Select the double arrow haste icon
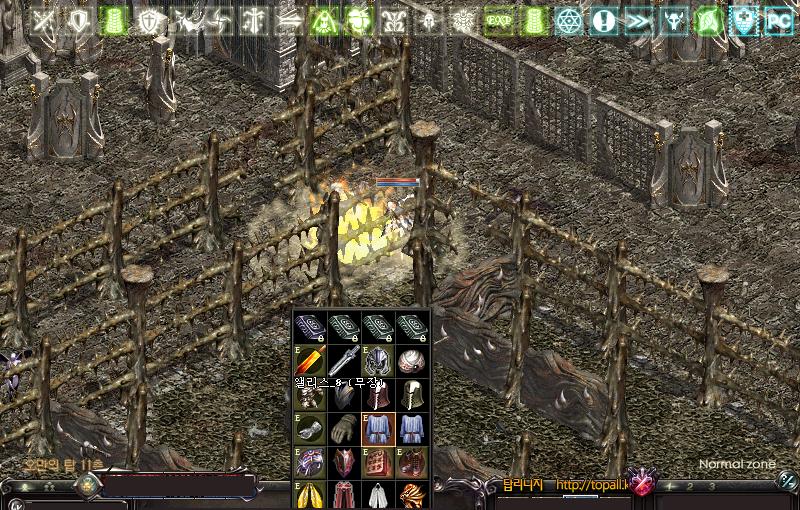 pyautogui.click(x=638, y=21)
